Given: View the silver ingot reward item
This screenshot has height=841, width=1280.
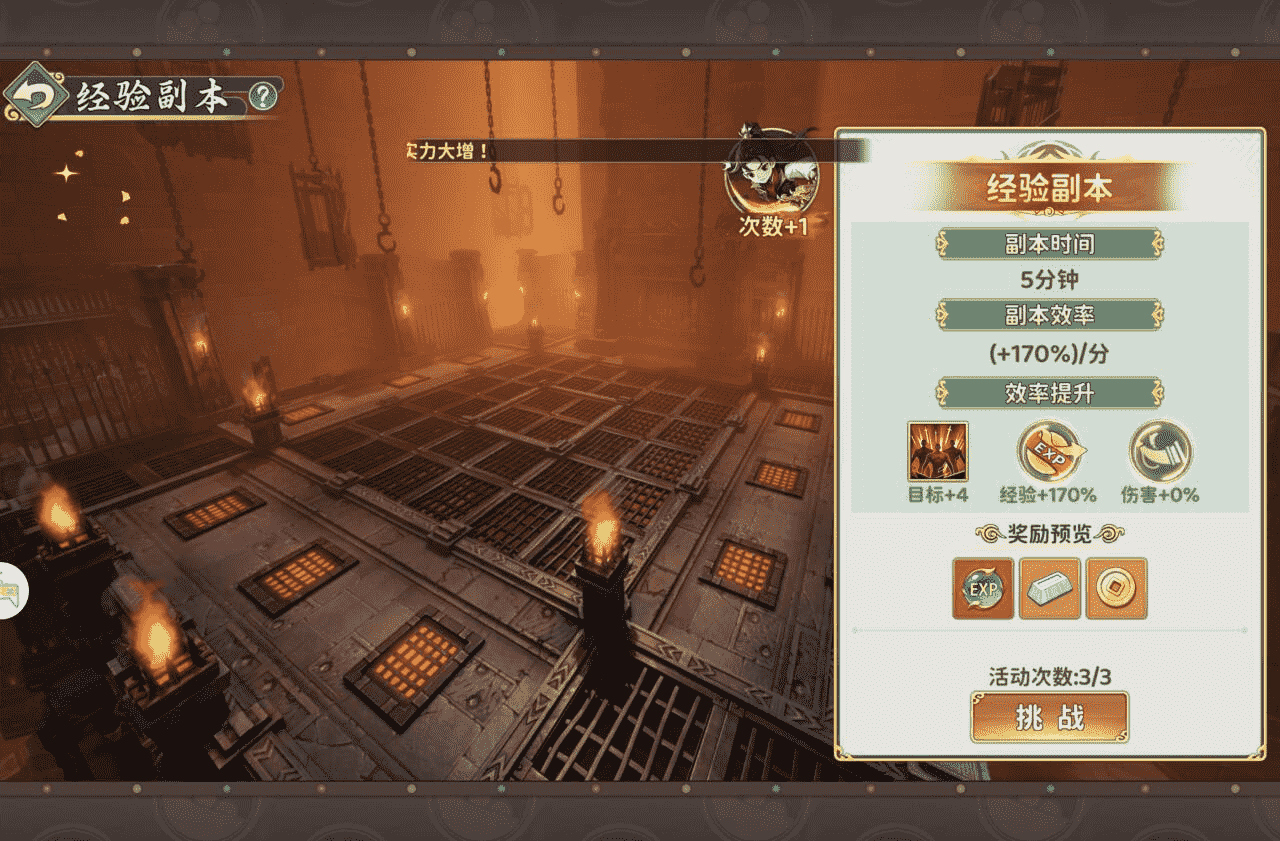Looking at the screenshot, I should click(x=1049, y=588).
